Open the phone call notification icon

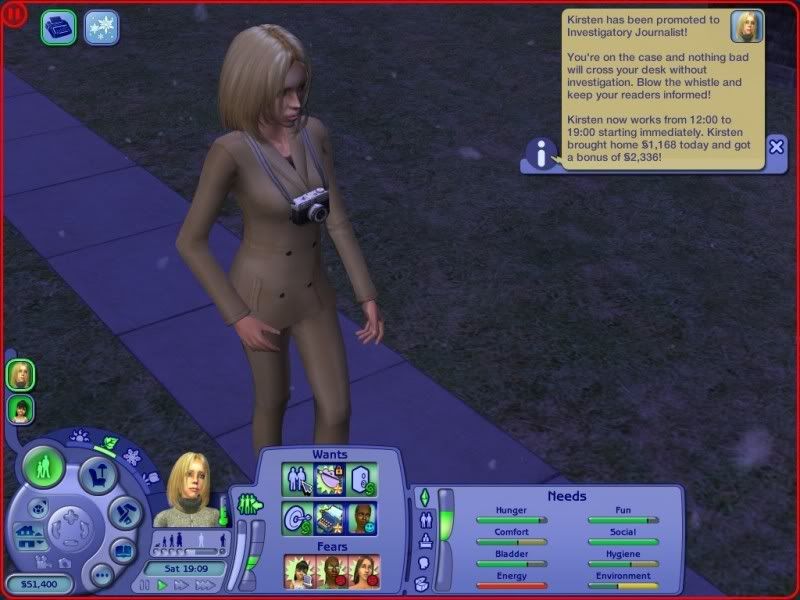pos(58,27)
